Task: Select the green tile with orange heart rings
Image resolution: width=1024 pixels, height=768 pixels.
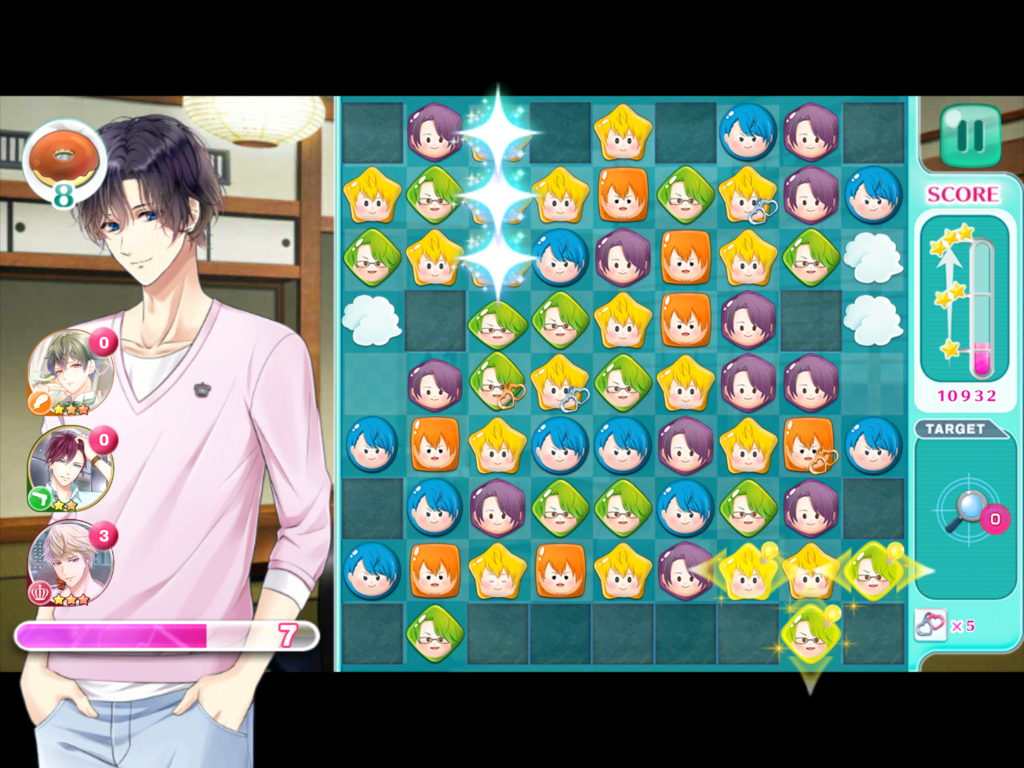Action: [x=497, y=382]
